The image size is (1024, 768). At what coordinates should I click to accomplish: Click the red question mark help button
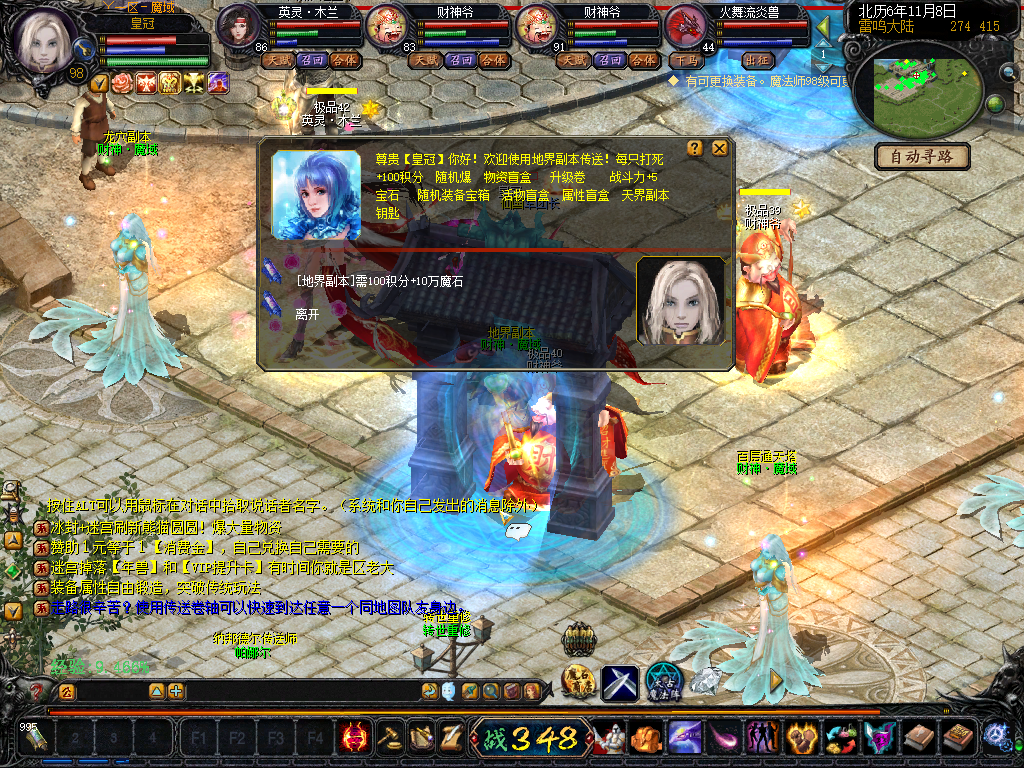pyautogui.click(x=38, y=691)
